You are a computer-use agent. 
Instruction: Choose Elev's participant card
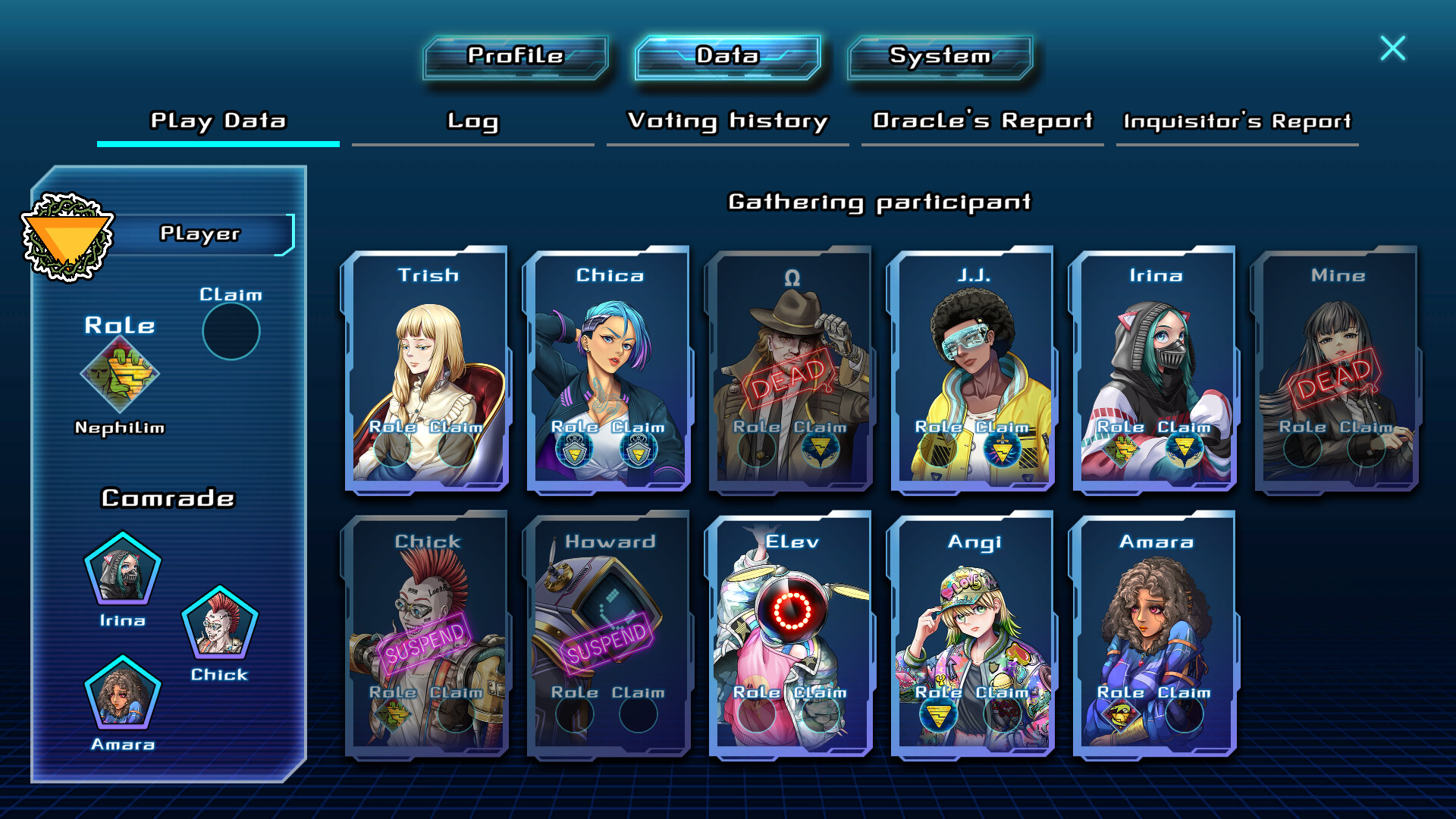click(x=791, y=633)
